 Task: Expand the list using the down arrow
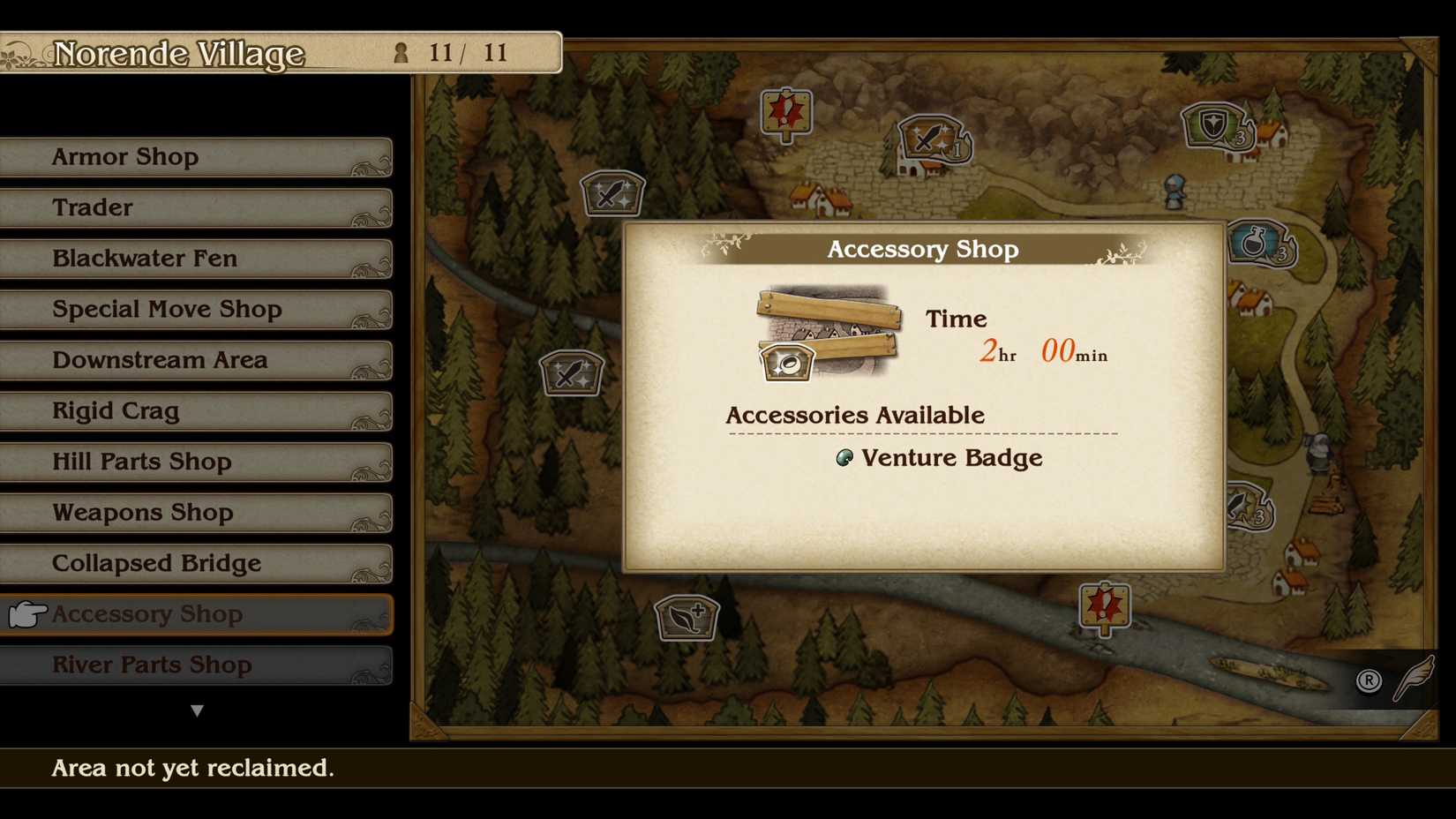(x=198, y=710)
